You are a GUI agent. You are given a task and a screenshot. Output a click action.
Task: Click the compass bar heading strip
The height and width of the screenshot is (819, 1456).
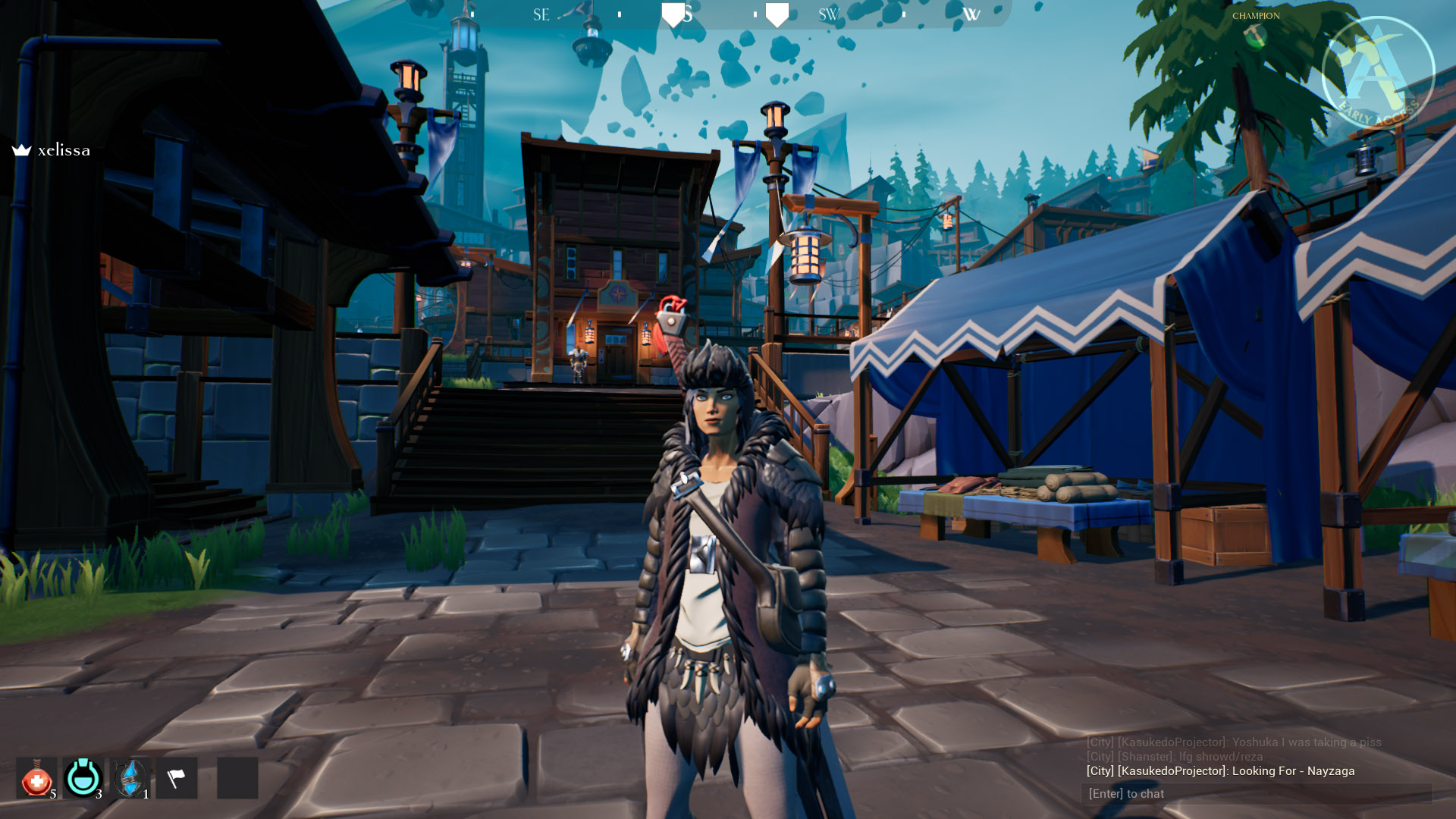[728, 14]
